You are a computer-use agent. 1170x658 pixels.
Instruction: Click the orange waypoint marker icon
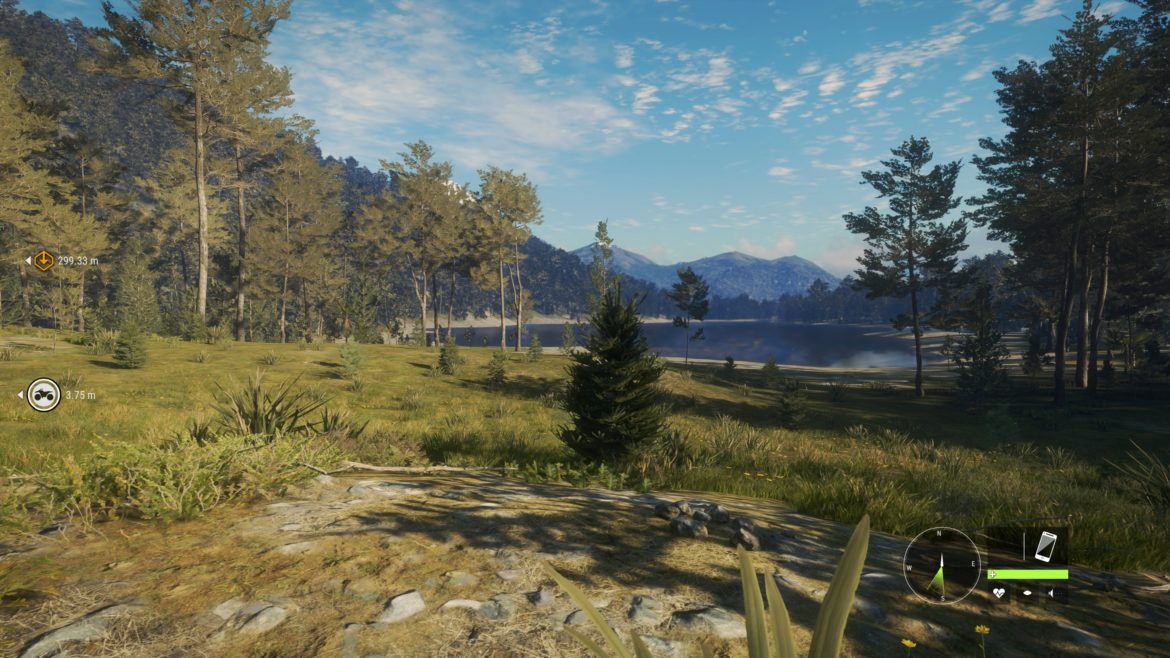43,261
